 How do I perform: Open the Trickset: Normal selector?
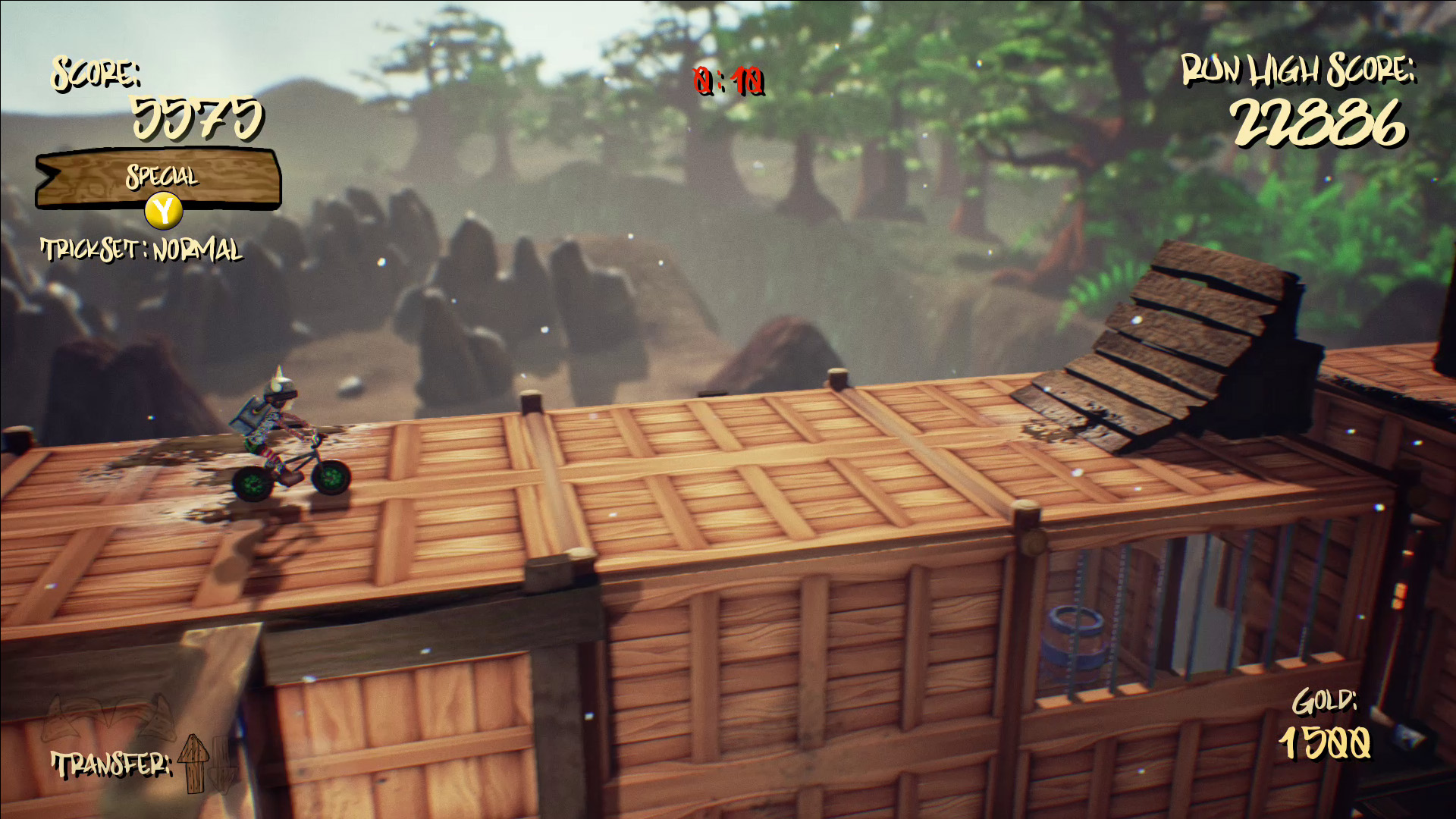pyautogui.click(x=143, y=249)
